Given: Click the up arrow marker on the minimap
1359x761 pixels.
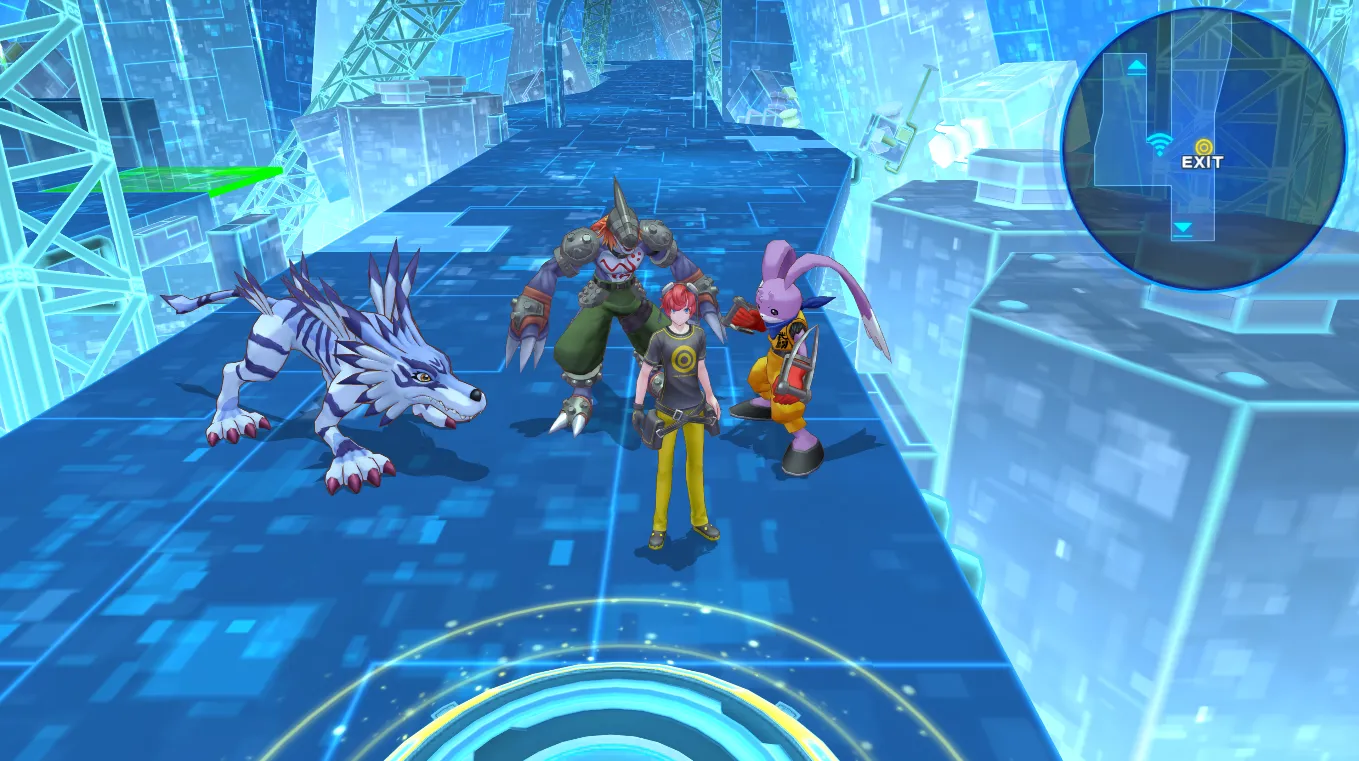Looking at the screenshot, I should 1137,67.
